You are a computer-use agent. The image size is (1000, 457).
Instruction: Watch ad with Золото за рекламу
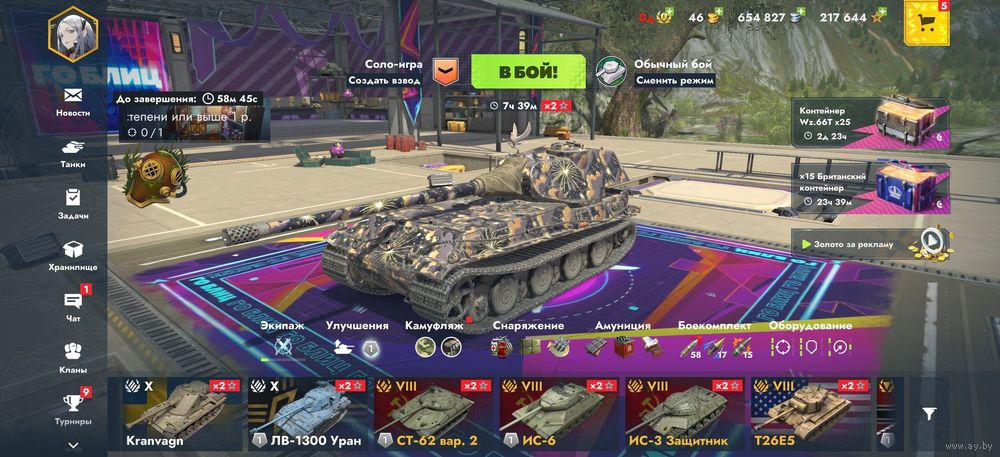click(x=870, y=241)
